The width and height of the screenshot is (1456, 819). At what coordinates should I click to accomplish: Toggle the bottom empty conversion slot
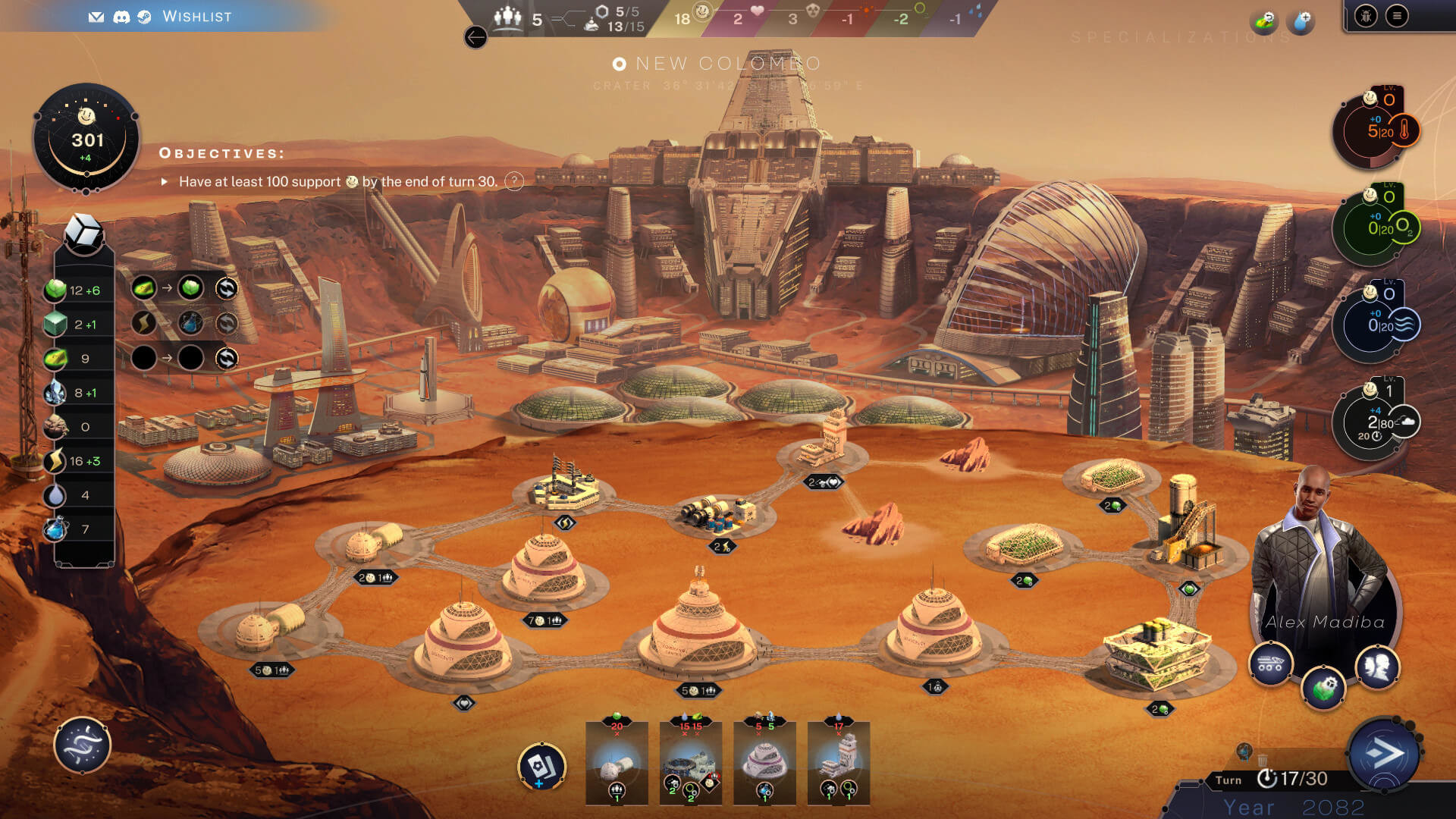227,357
